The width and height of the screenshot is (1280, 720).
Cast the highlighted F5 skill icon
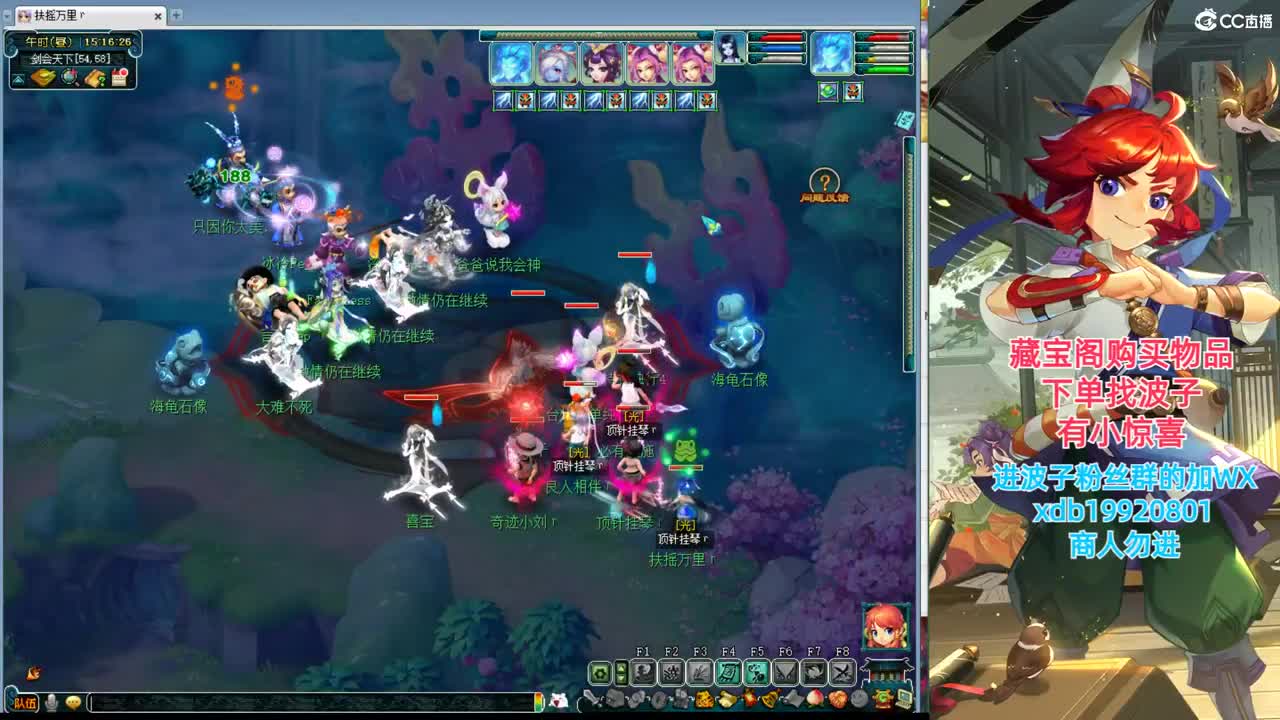pos(756,672)
